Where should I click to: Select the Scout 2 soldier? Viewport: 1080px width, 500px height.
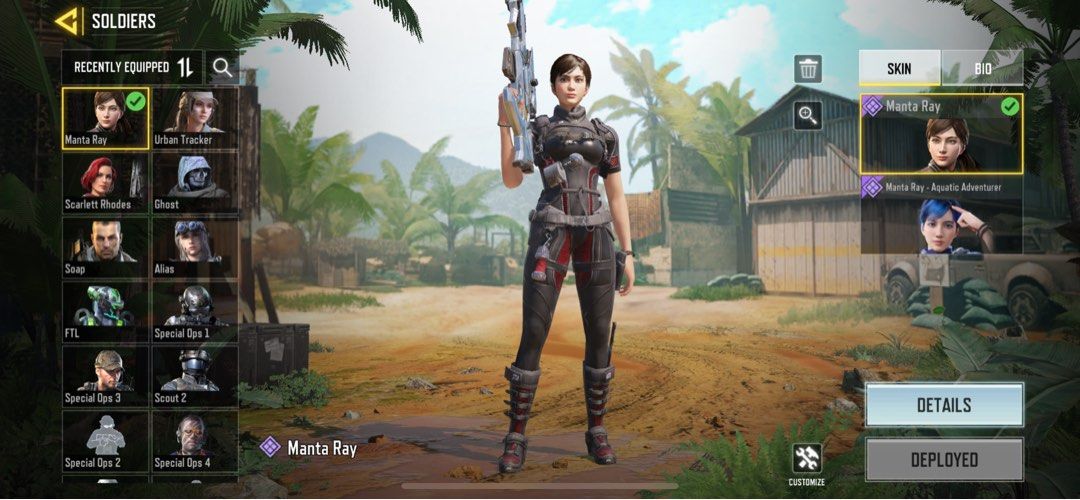pos(194,376)
